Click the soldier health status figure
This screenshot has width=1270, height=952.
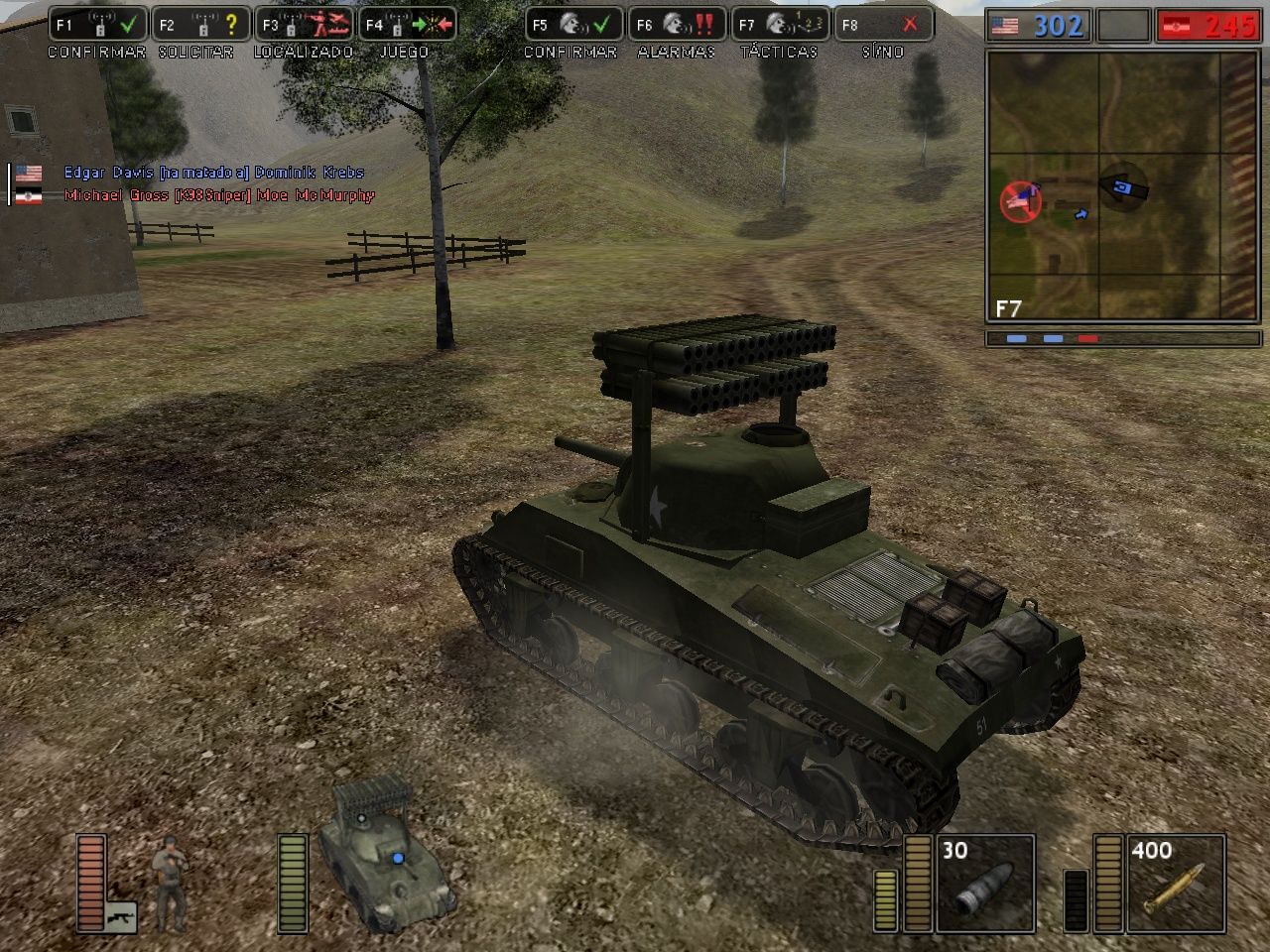pyautogui.click(x=171, y=883)
